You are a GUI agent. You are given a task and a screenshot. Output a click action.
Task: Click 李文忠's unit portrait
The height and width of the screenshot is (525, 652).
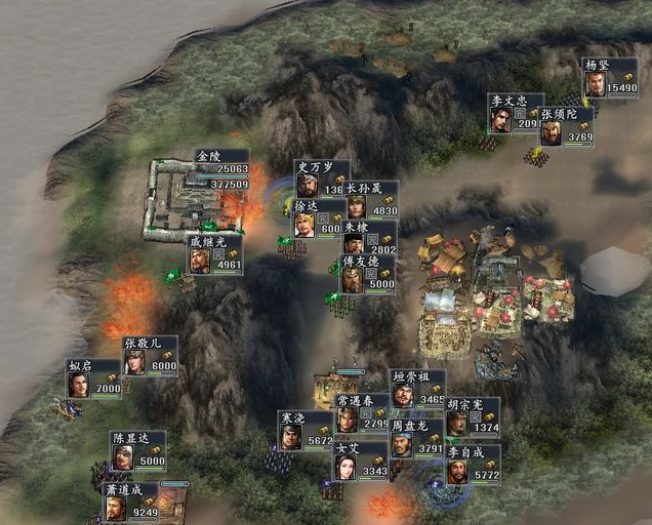pos(501,119)
